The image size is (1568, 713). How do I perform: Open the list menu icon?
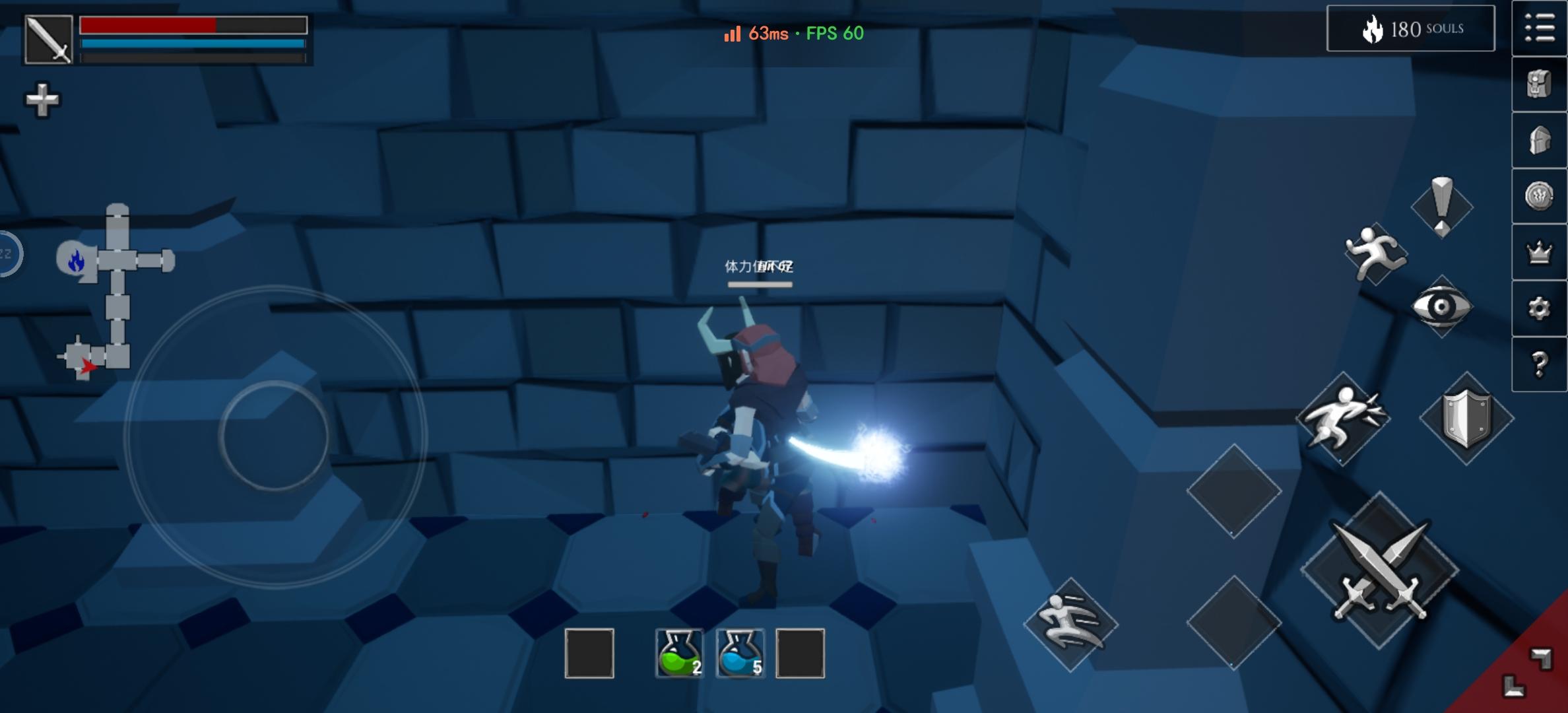tap(1539, 28)
